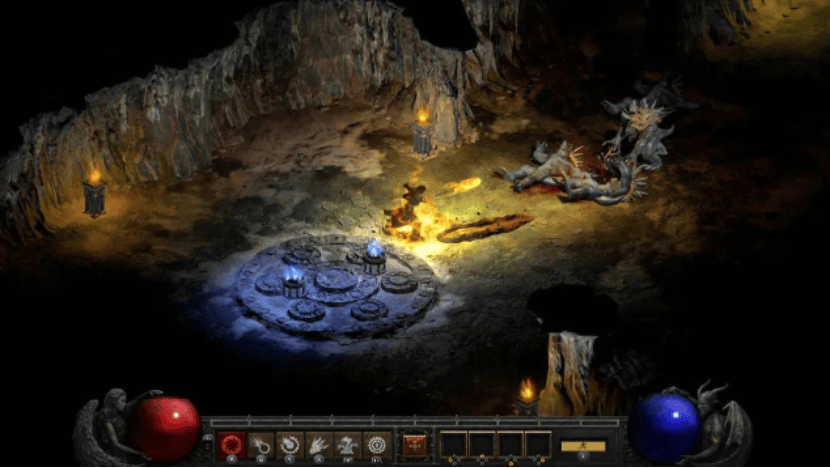Cast the clawed hand skill

pyautogui.click(x=319, y=444)
